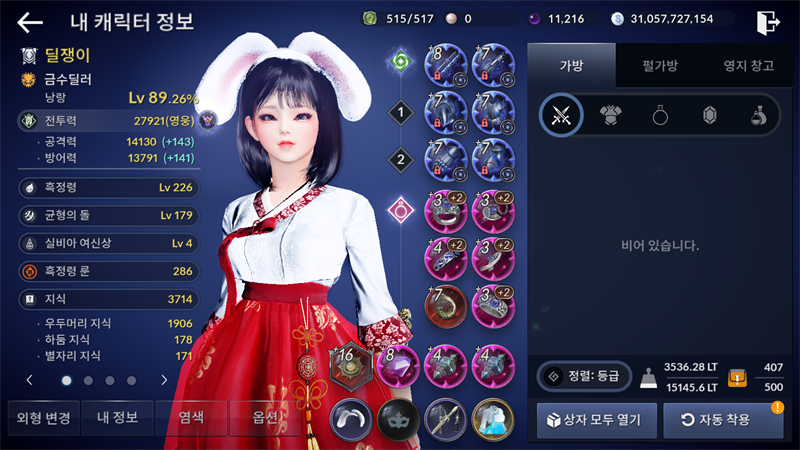Open the 염색 dye menu
Screen dimensions: 800x450
click(x=190, y=418)
